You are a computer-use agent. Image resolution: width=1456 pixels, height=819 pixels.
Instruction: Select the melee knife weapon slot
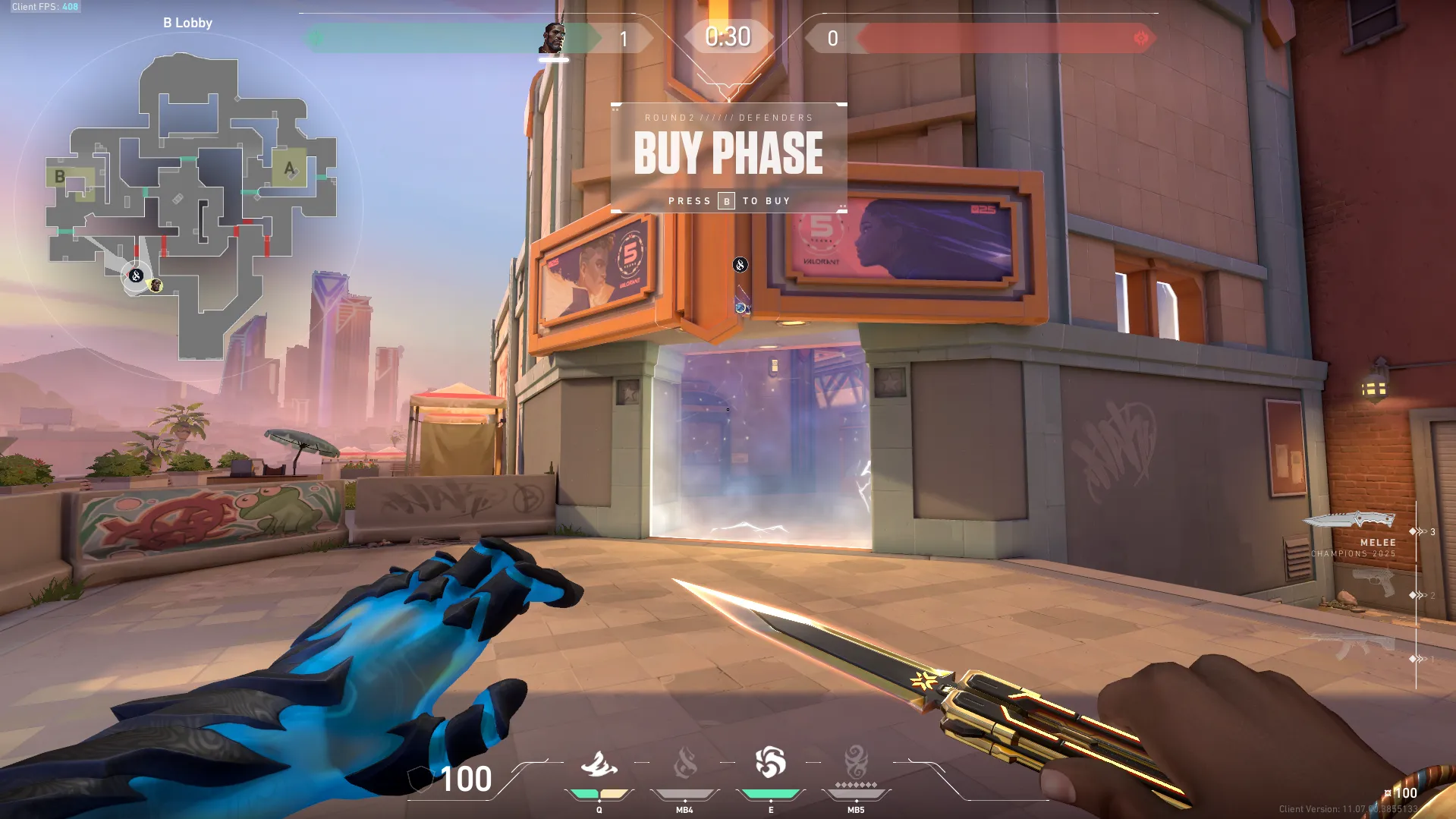click(1350, 521)
